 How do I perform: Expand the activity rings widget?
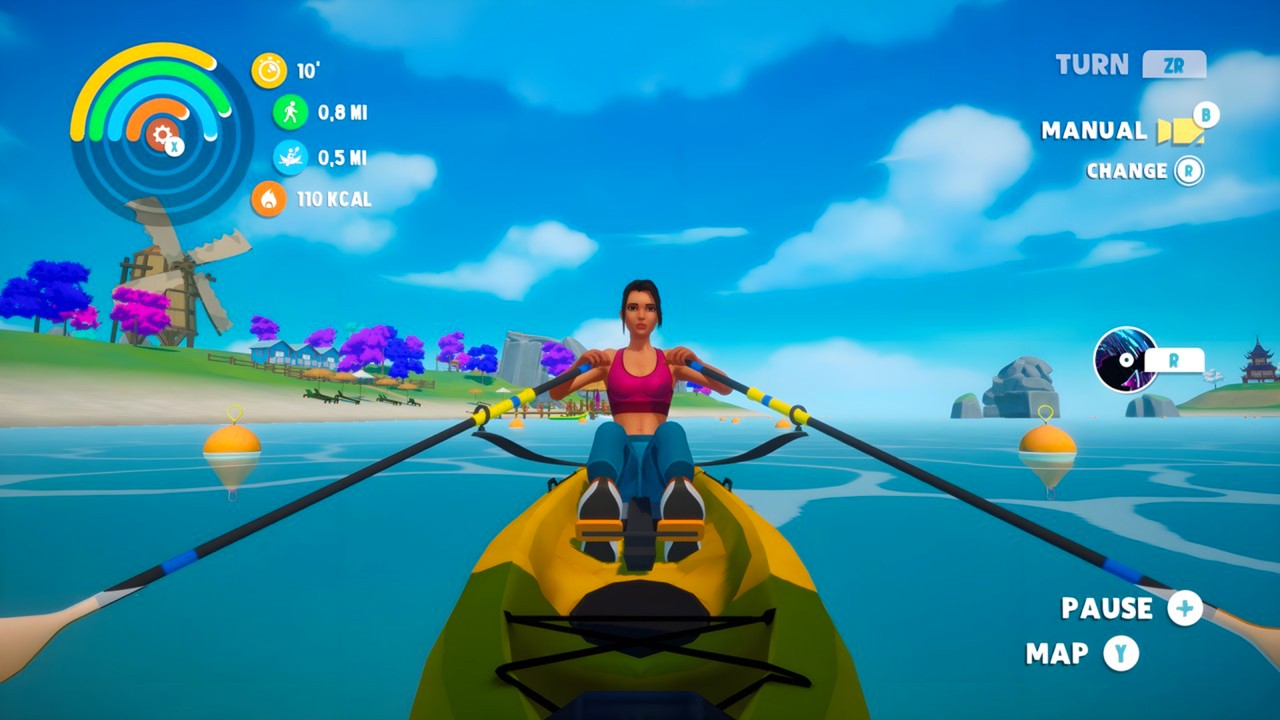coord(150,130)
